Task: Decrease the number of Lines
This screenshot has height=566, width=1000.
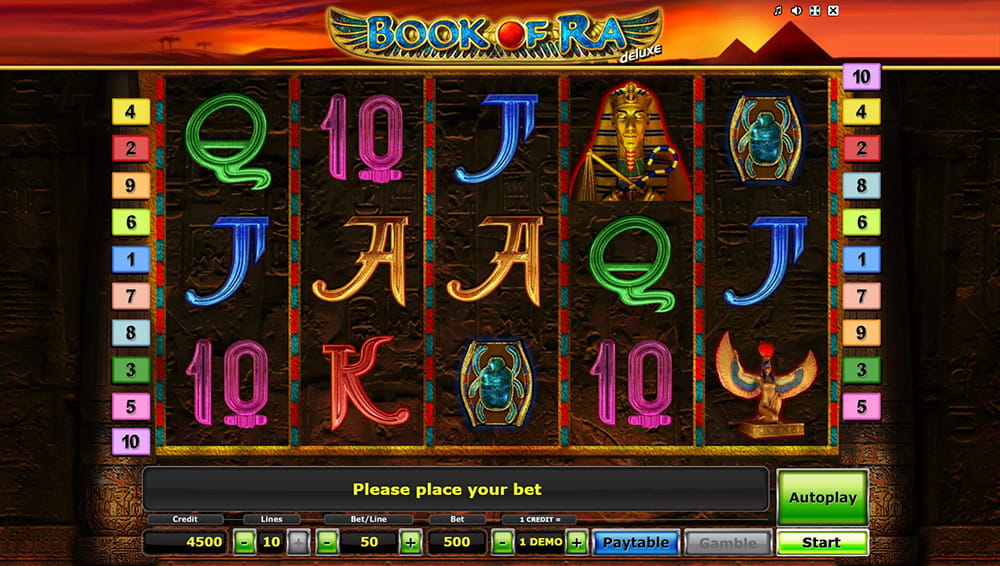Action: [x=245, y=543]
